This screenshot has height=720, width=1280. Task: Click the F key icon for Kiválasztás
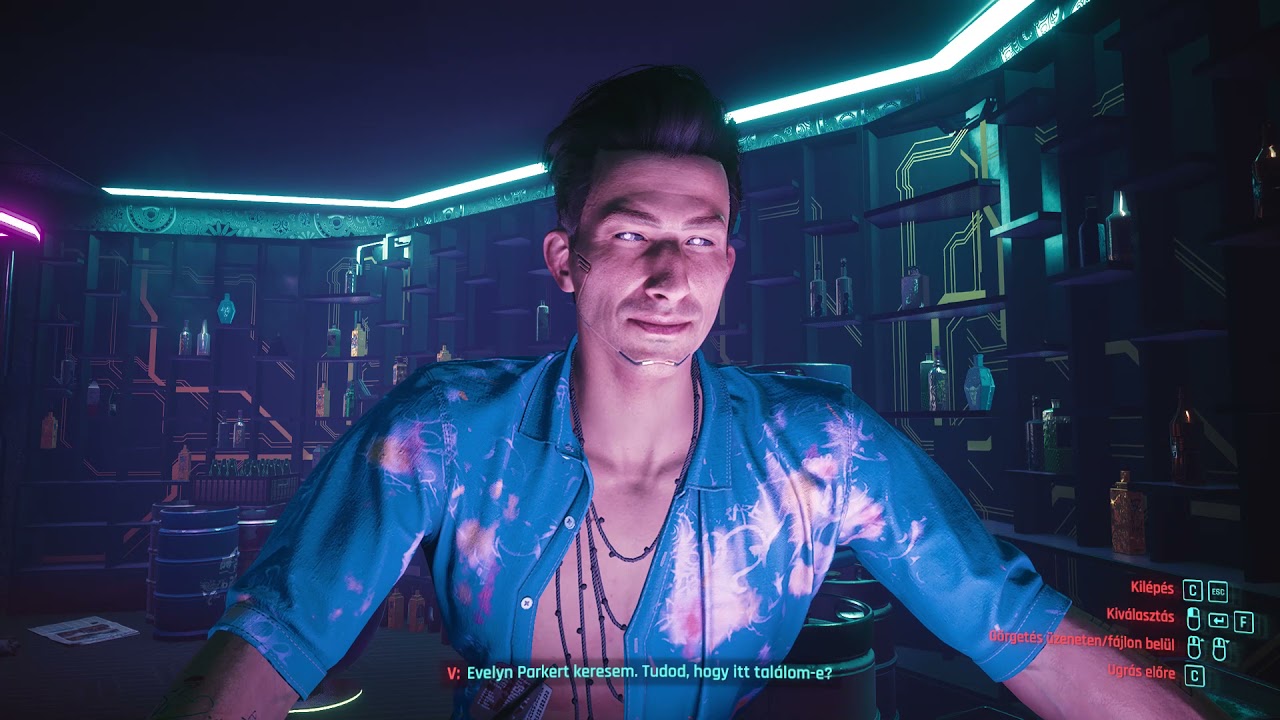(x=1244, y=622)
